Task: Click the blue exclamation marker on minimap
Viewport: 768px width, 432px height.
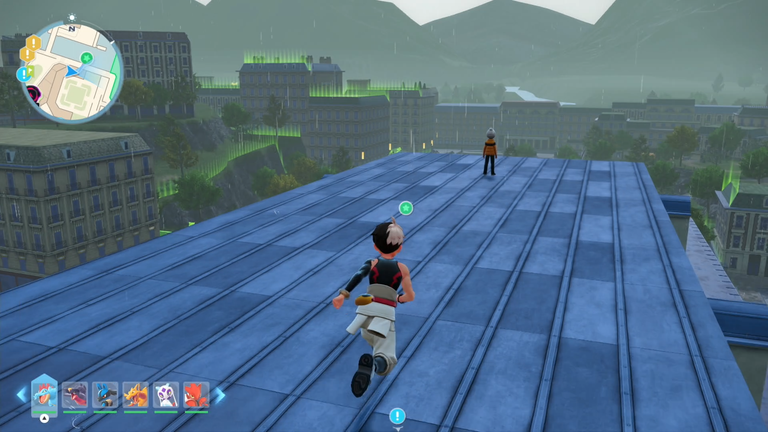Action: pyautogui.click(x=23, y=74)
